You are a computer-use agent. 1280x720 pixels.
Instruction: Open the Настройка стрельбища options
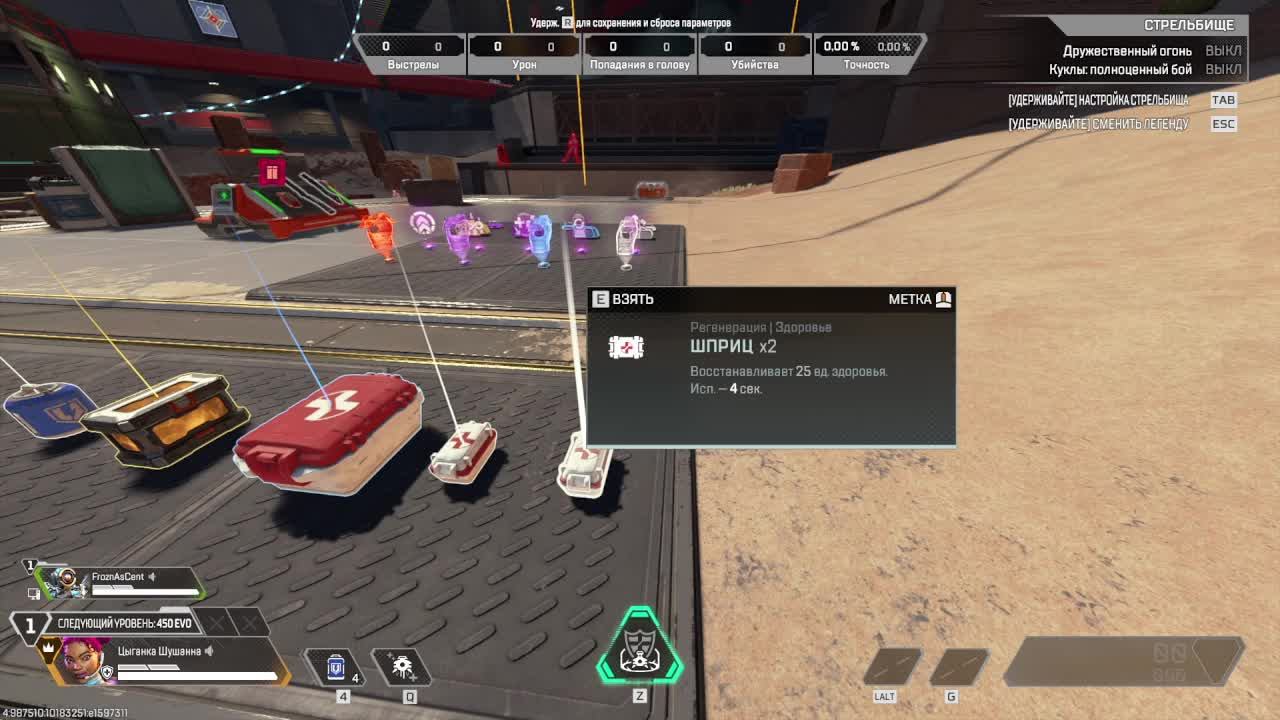point(1099,100)
